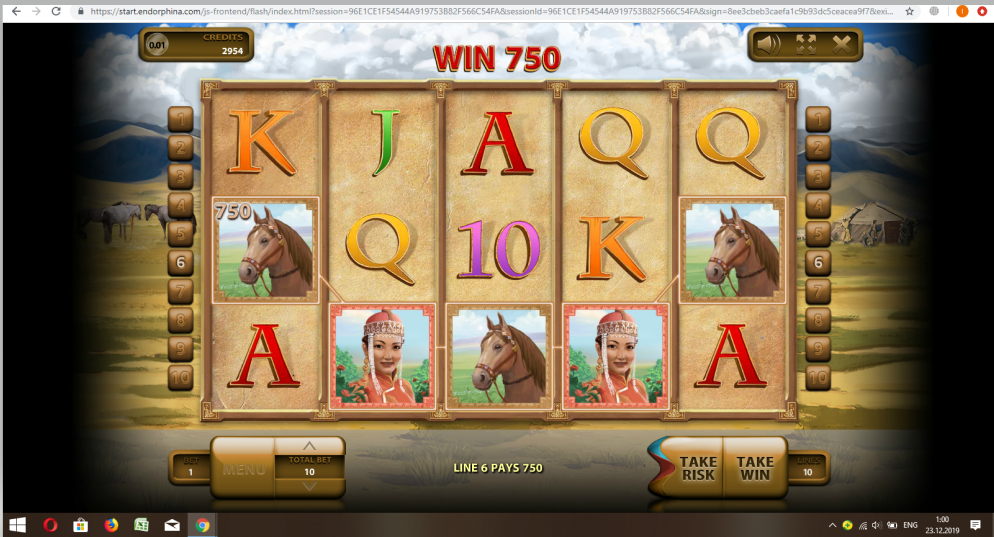994x537 pixels.
Task: Click the BET 1 button
Action: point(188,468)
